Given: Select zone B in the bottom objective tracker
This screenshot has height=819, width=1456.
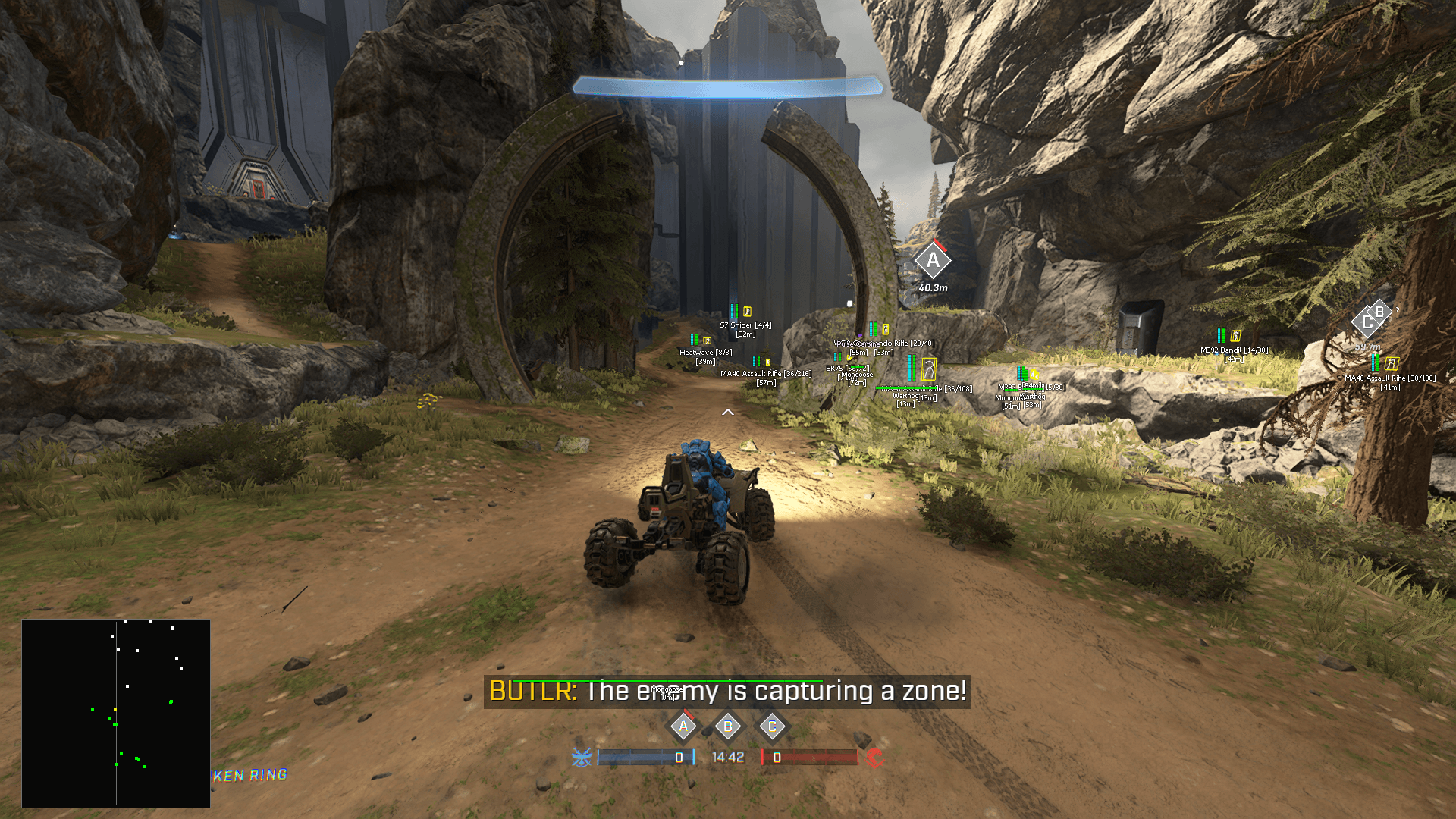Looking at the screenshot, I should [728, 726].
